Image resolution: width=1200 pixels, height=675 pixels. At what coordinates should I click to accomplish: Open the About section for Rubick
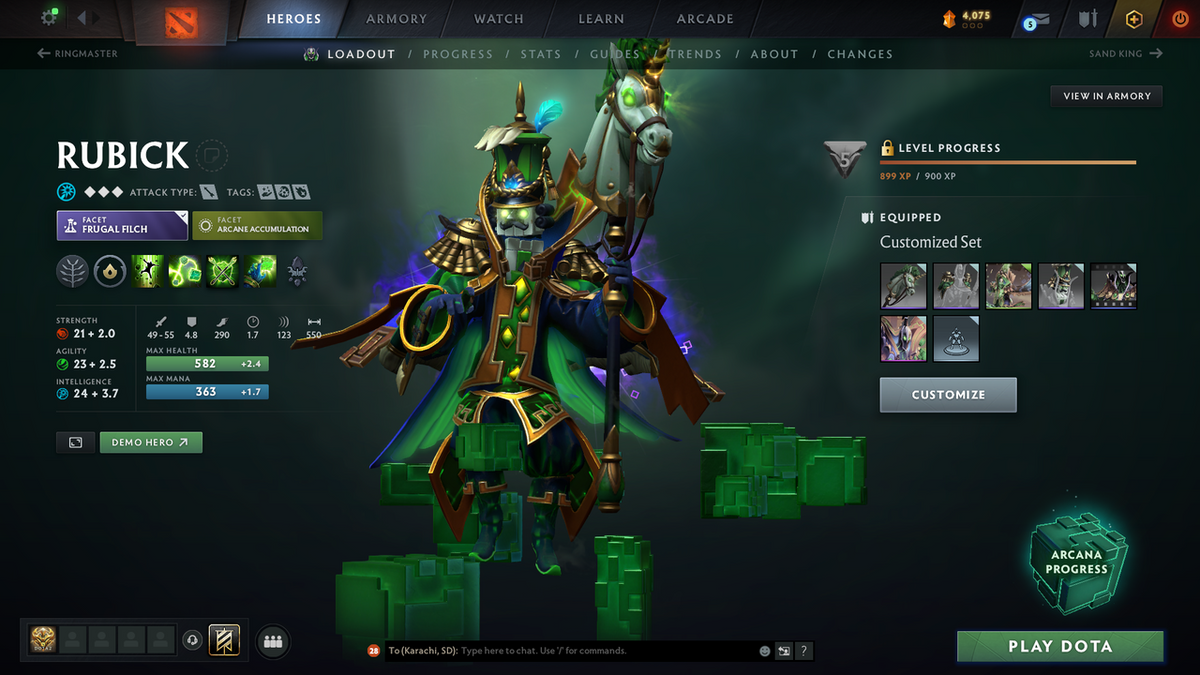click(774, 54)
